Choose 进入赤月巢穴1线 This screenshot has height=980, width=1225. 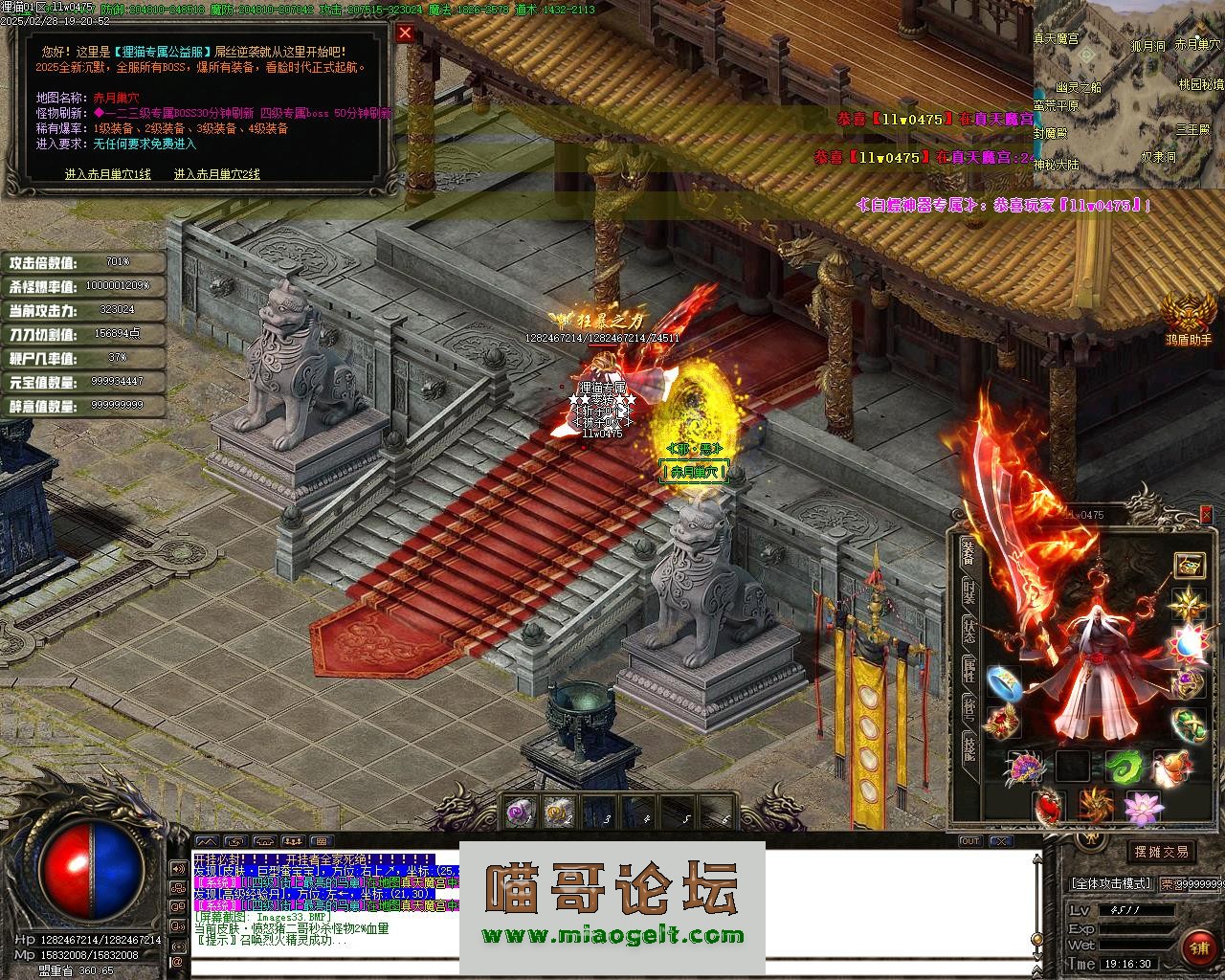(x=108, y=174)
